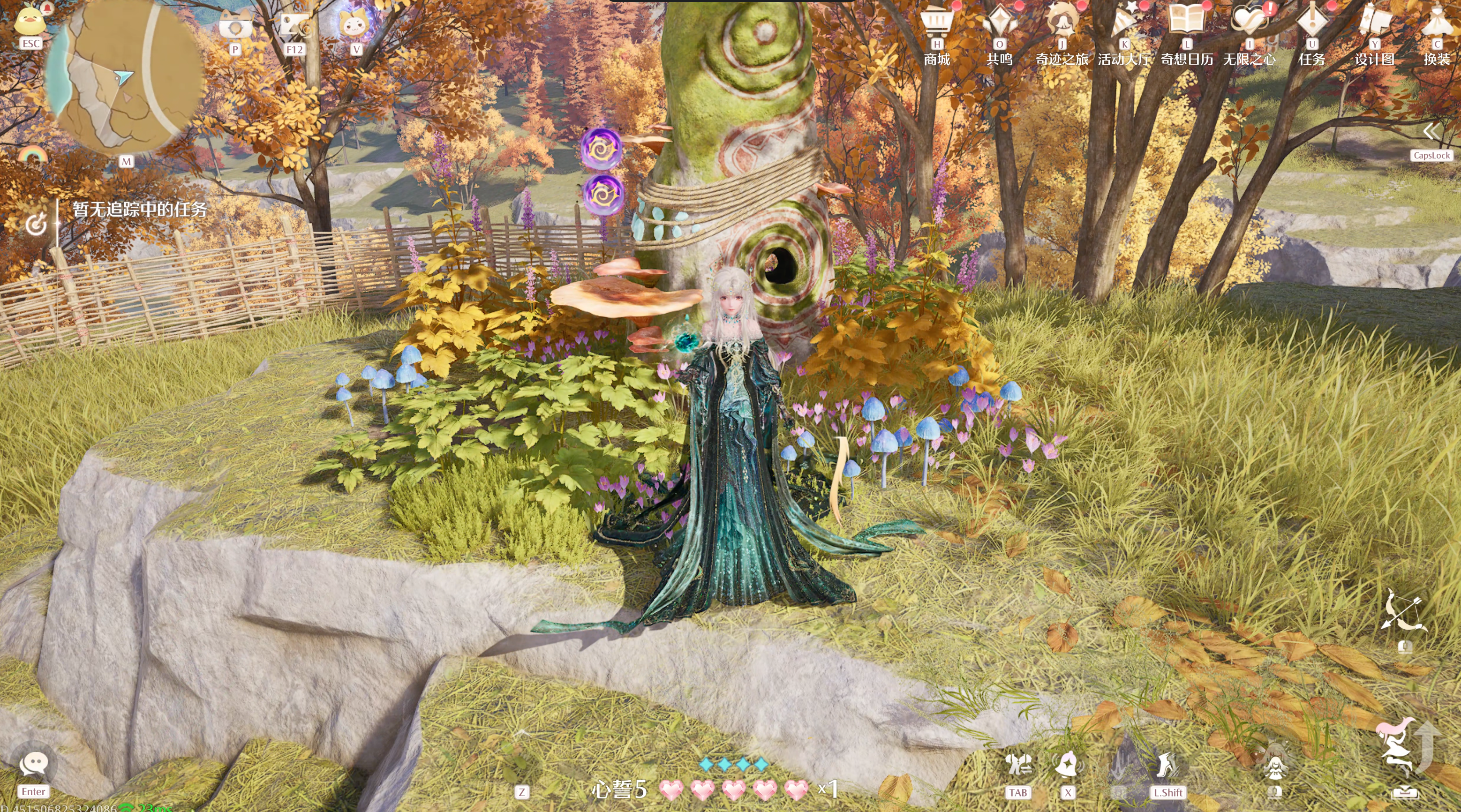This screenshot has height=812, width=1461.
Task: Open the camera photo mode icon
Action: point(235,26)
